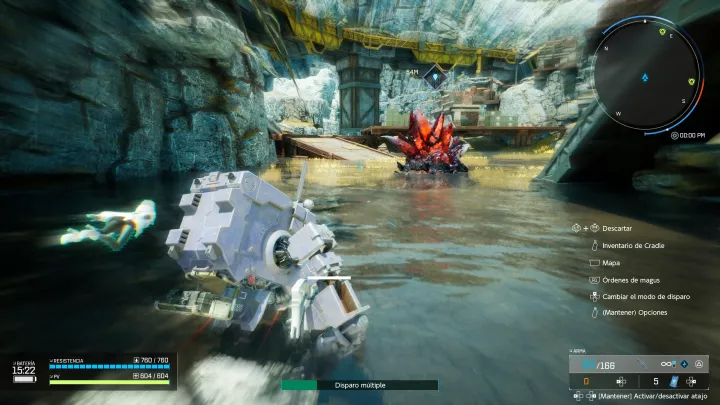Click the distance waypoint marker above the crystal
720x405 pixels.
tap(434, 73)
